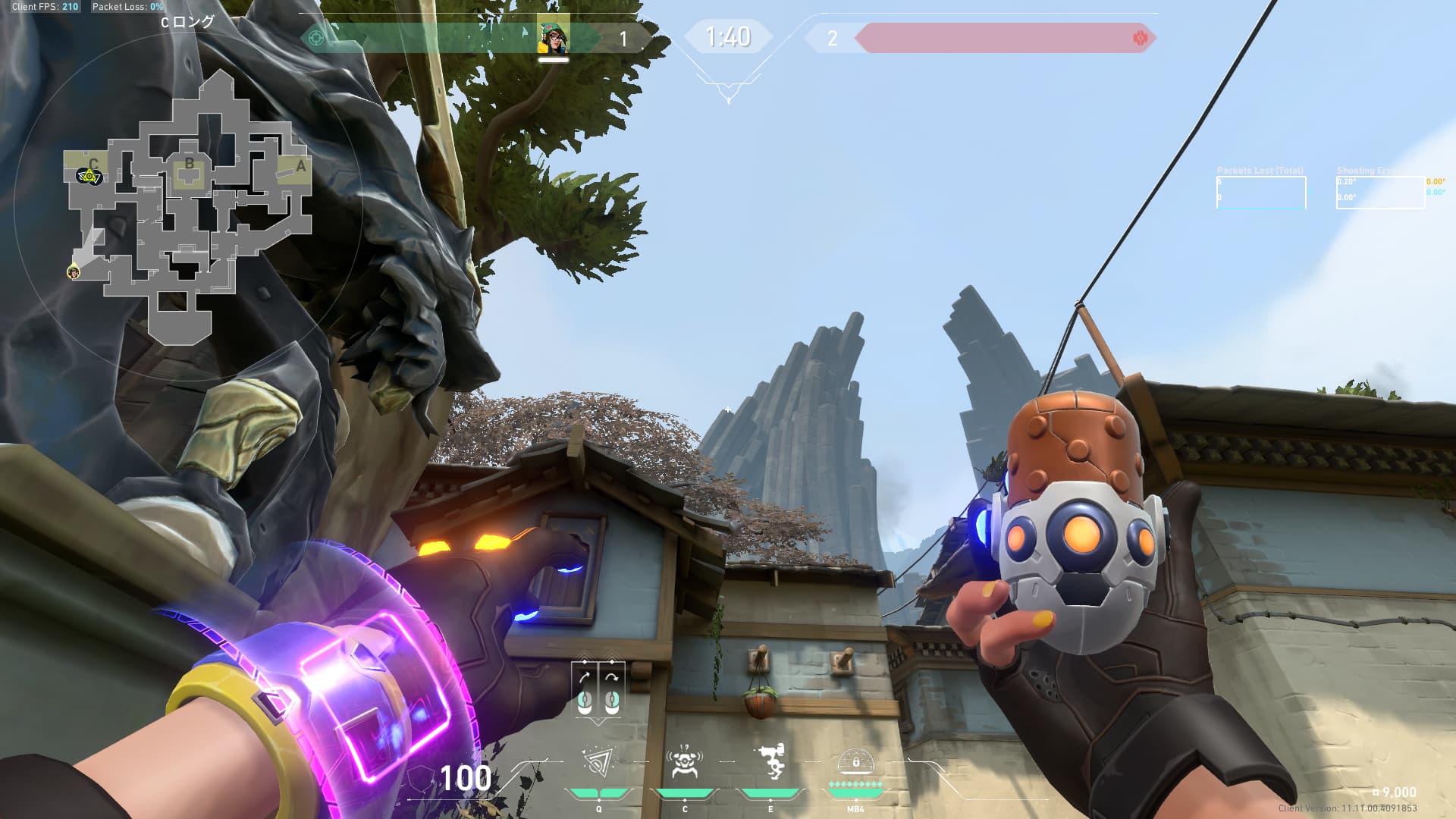Click the player agent marker on minimap
This screenshot has height=819, width=1456.
[74, 271]
